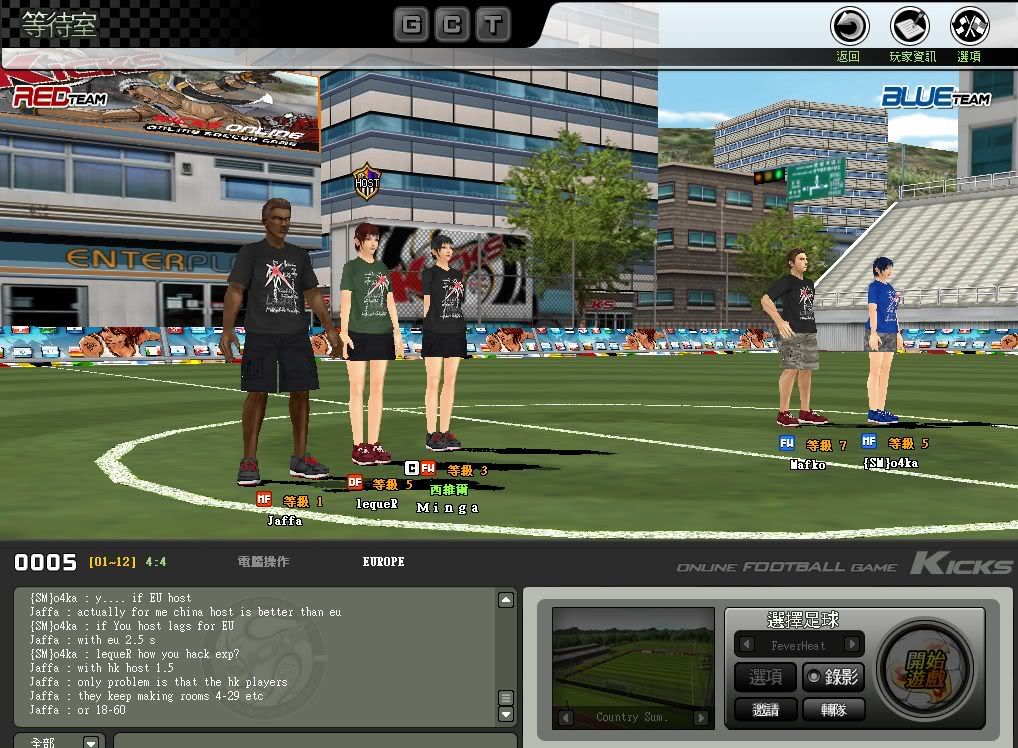1018x748 pixels.
Task: Click the G button in the top bar
Action: coord(410,25)
